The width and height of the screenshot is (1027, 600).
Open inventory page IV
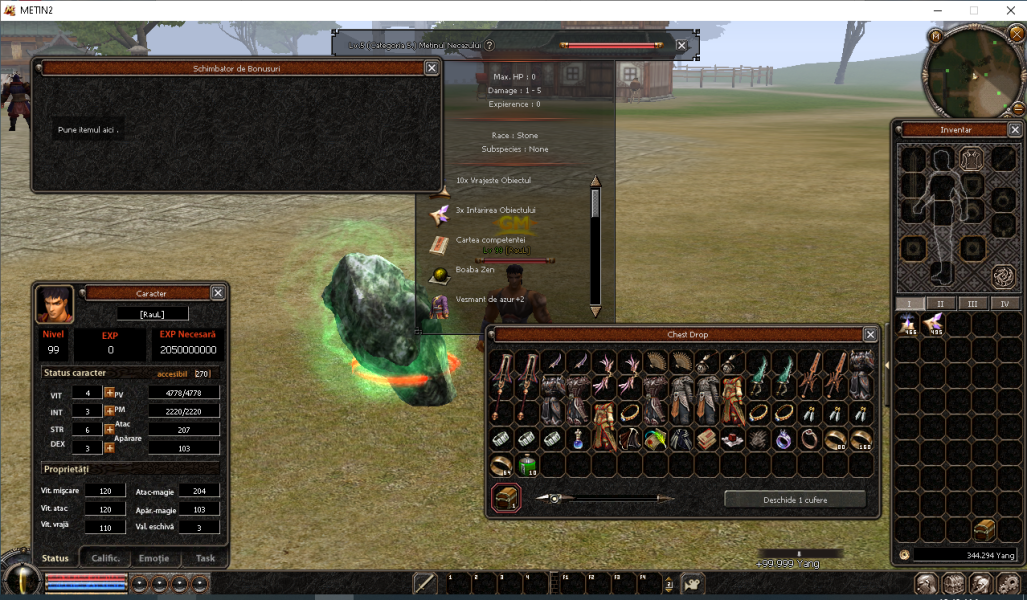point(1004,303)
